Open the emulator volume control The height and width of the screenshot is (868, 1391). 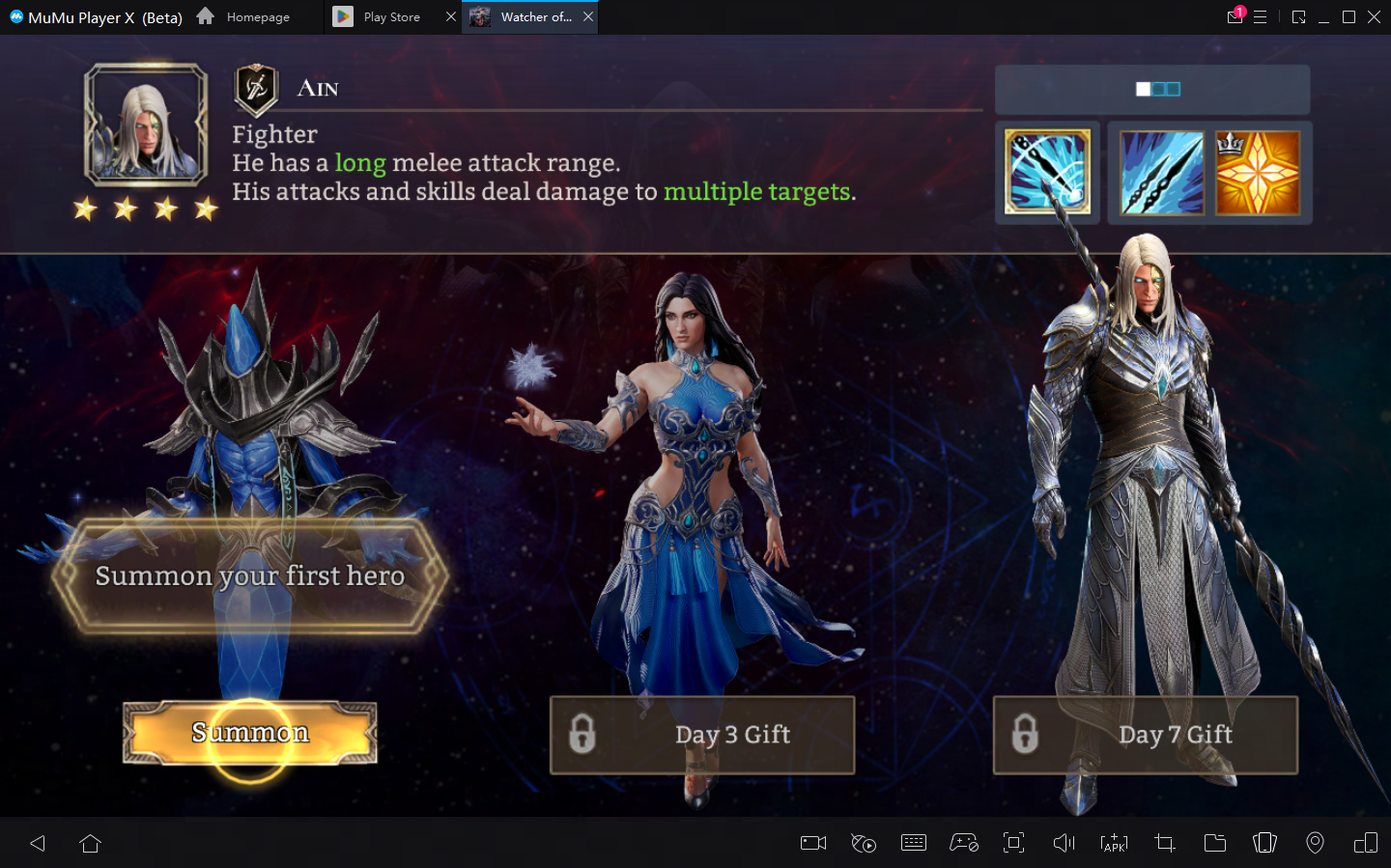(x=1064, y=843)
